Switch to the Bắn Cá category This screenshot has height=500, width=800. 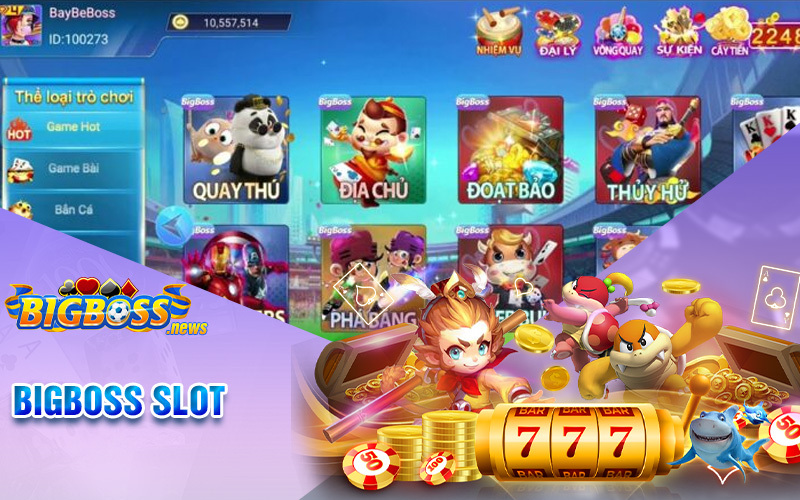pyautogui.click(x=72, y=210)
